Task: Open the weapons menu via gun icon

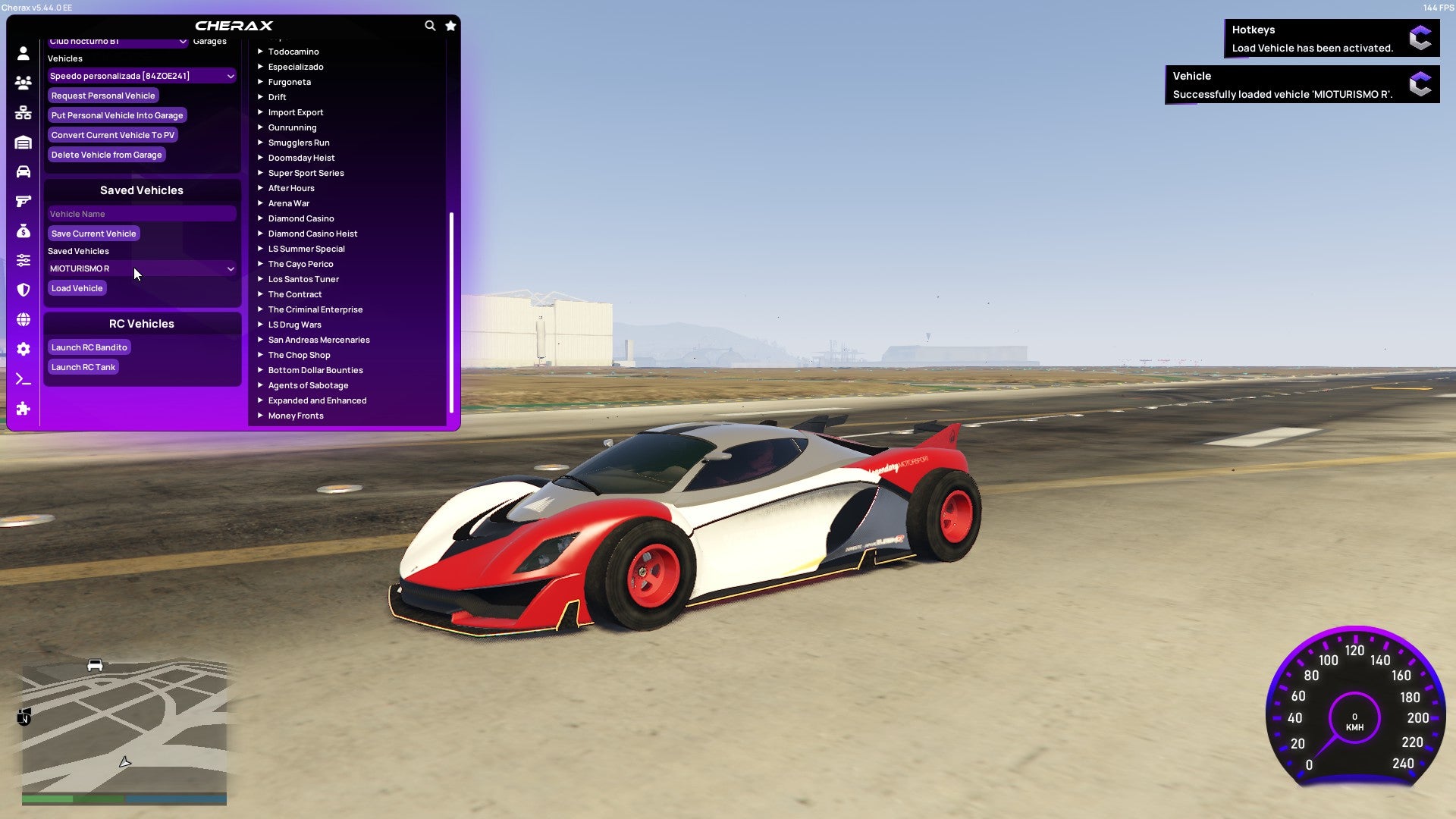Action: (23, 201)
